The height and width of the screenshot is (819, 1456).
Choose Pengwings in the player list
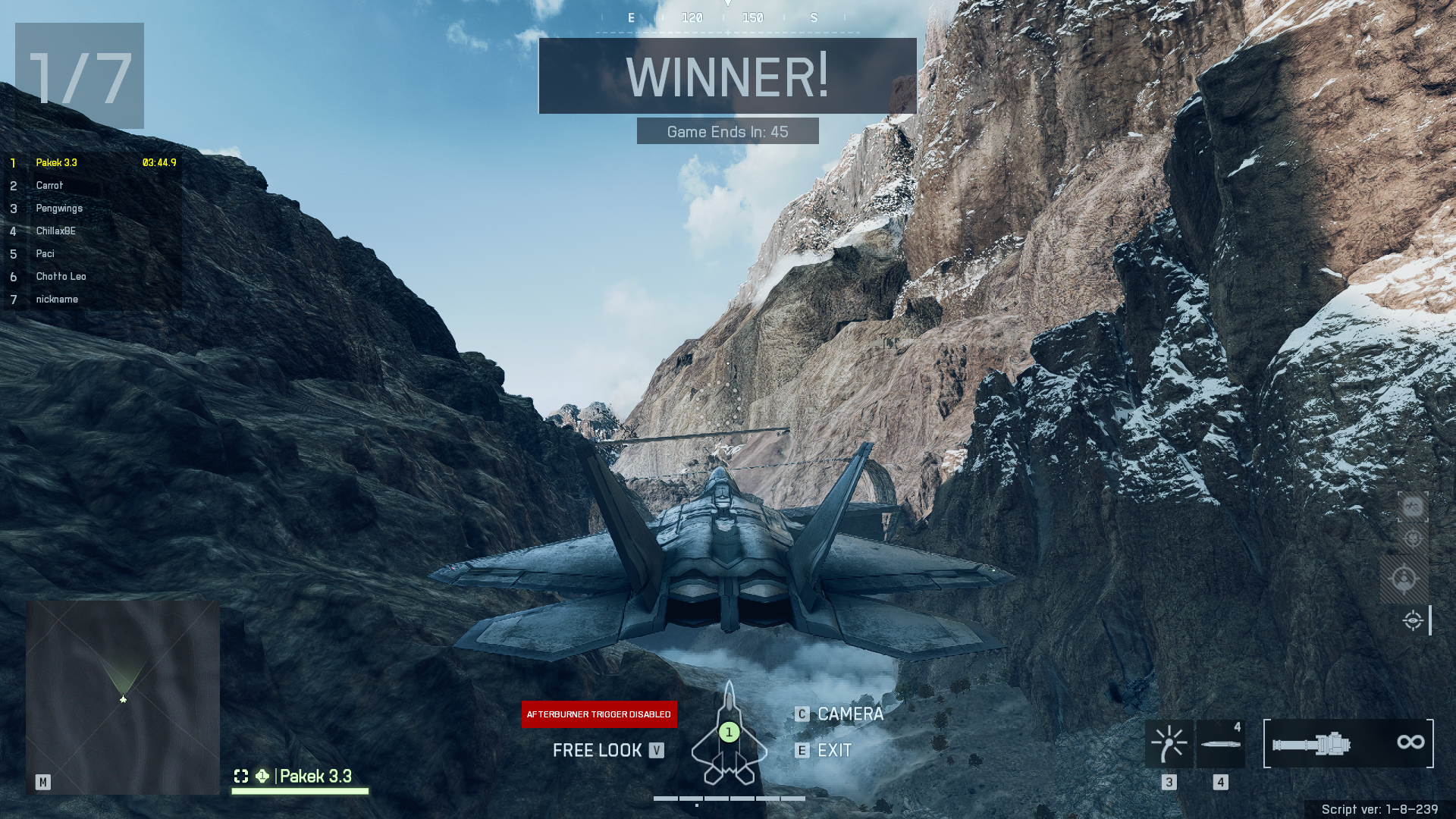pos(59,209)
